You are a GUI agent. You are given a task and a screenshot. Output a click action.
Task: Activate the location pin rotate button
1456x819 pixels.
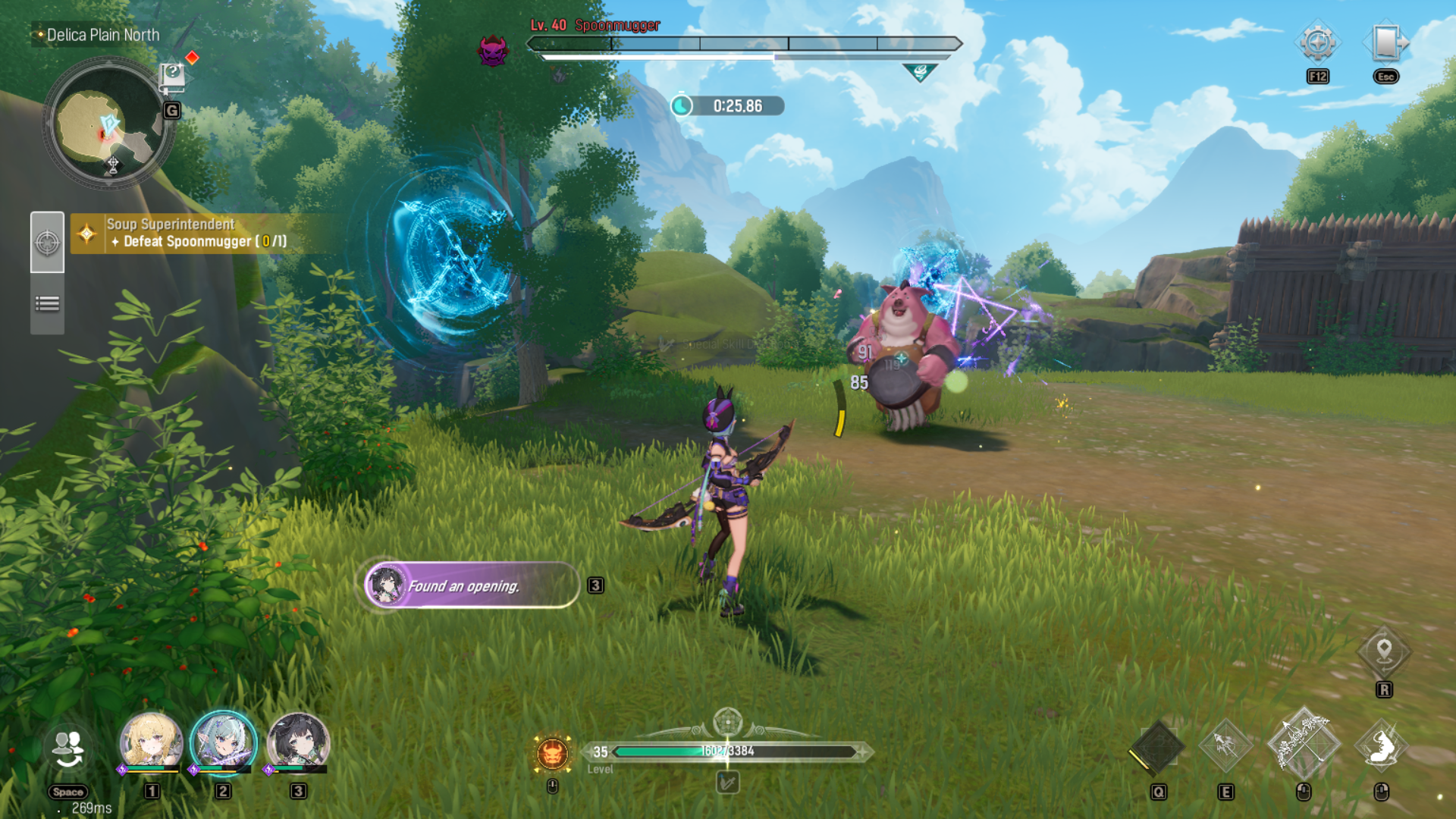pyautogui.click(x=1384, y=652)
